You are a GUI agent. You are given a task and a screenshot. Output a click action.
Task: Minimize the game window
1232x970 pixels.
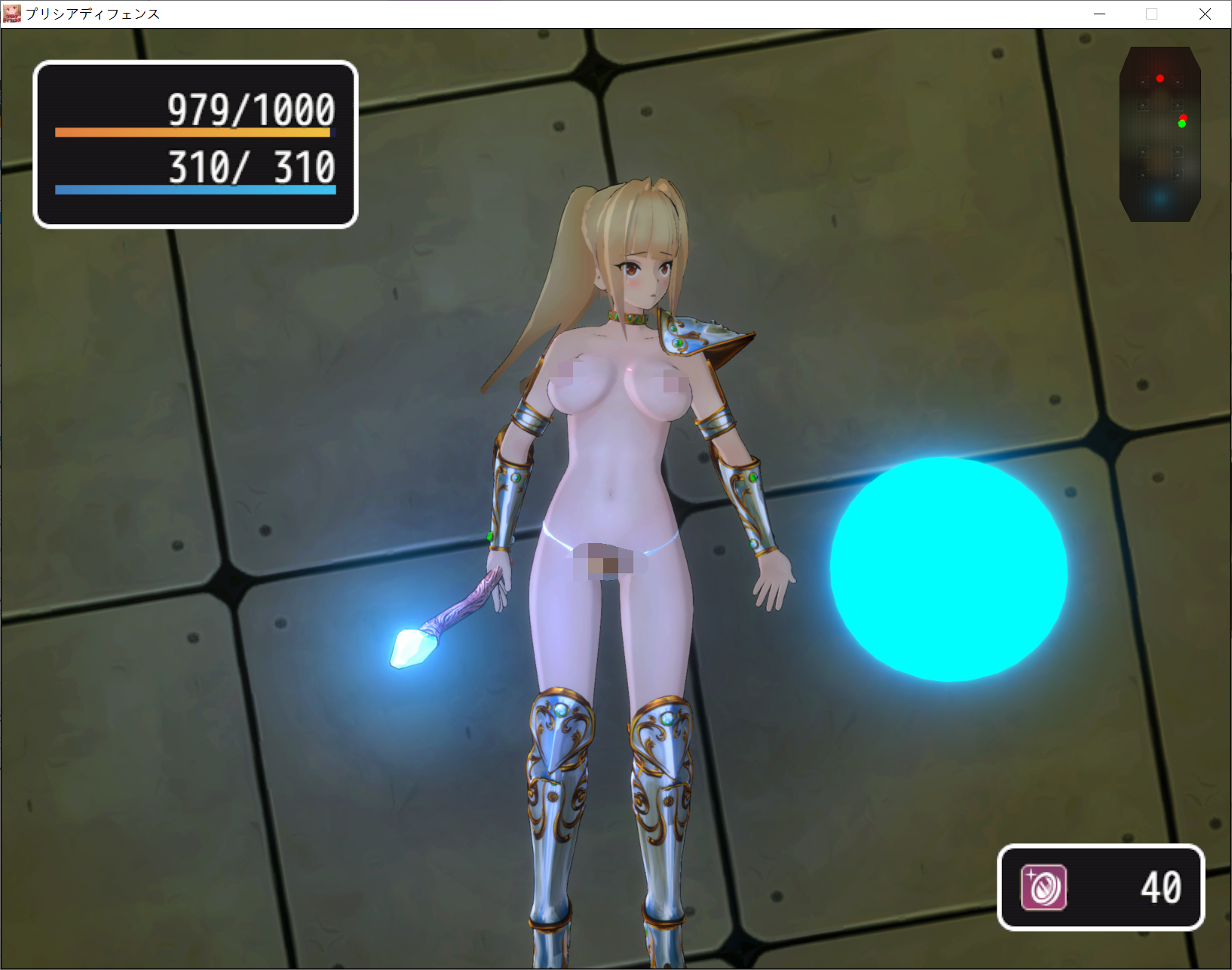pyautogui.click(x=1100, y=14)
